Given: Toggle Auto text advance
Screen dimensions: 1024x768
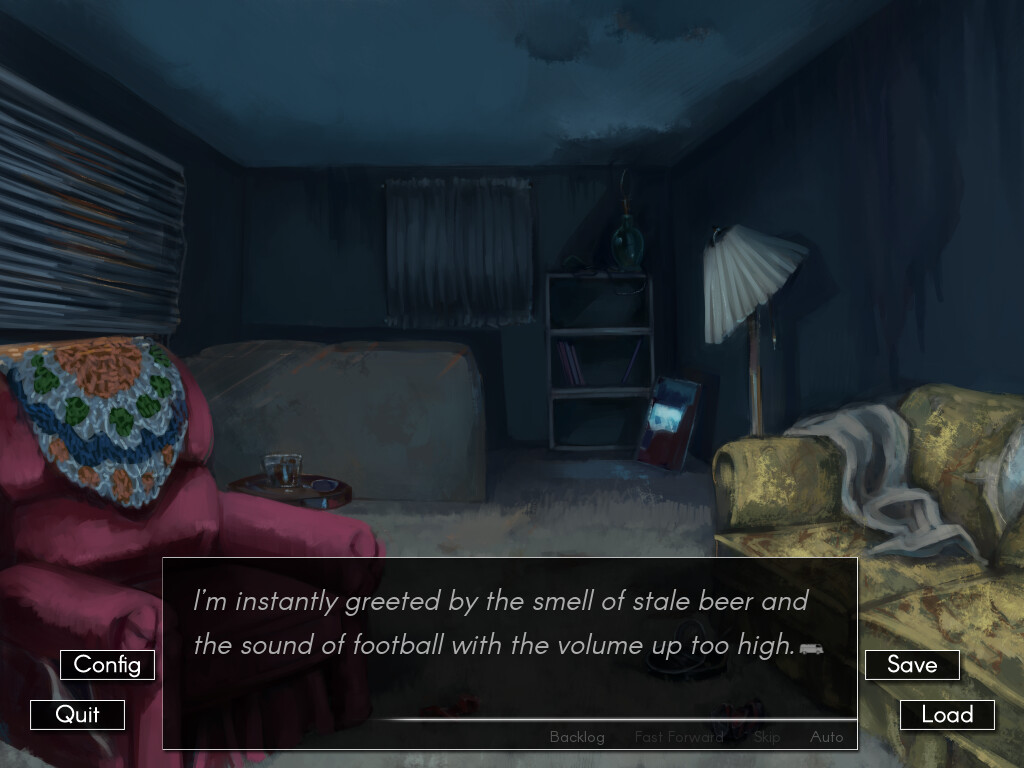Looking at the screenshot, I should 826,737.
